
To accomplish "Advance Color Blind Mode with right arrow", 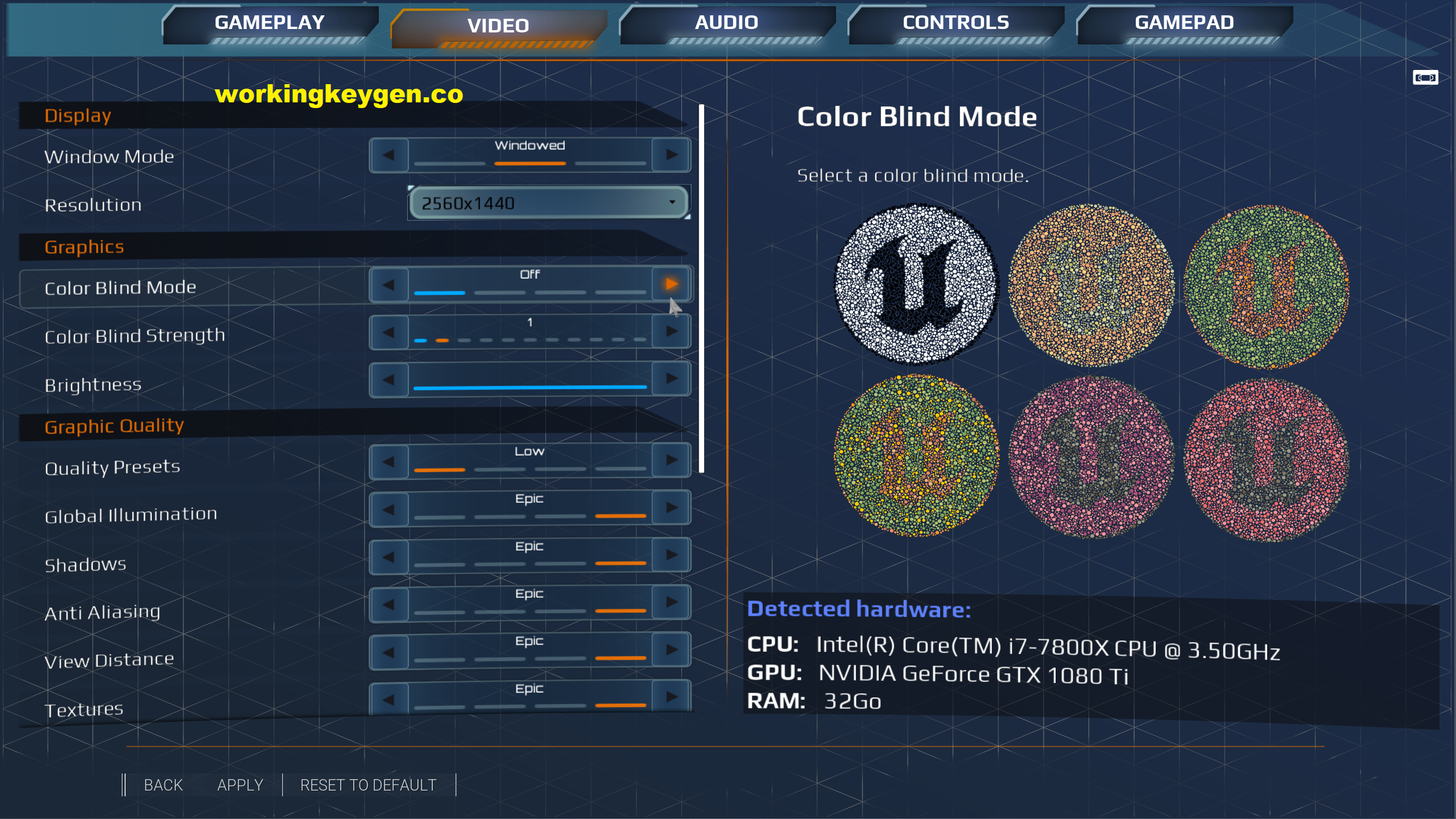I will pos(672,284).
